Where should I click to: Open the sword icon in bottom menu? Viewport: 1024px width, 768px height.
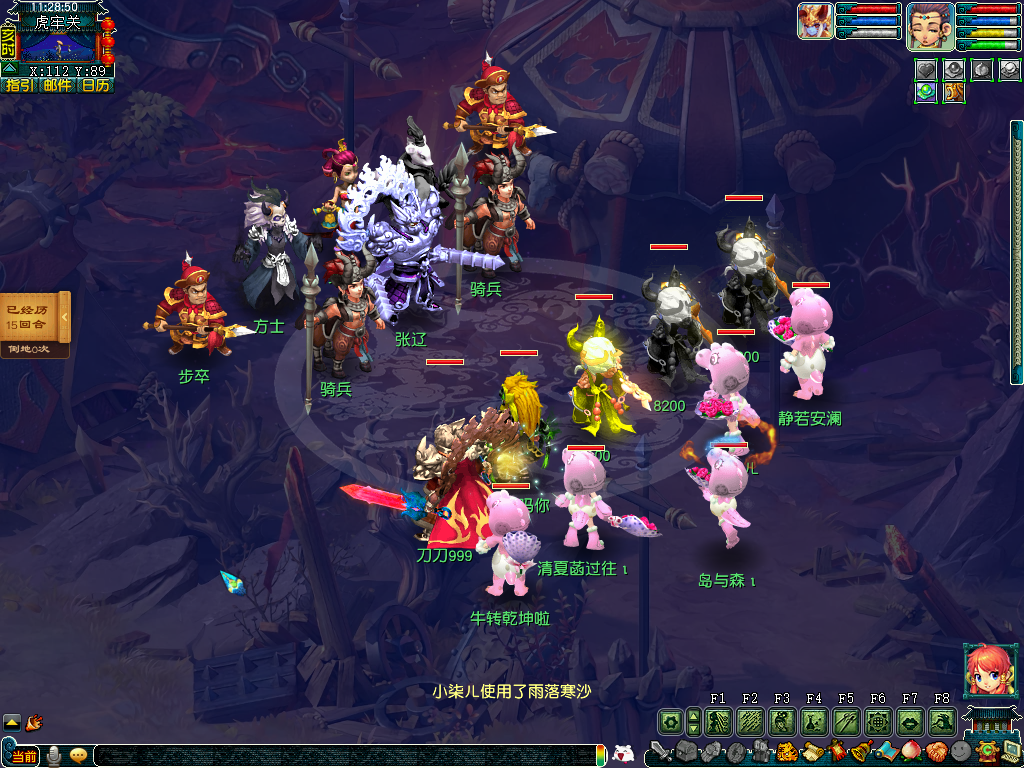[x=659, y=750]
